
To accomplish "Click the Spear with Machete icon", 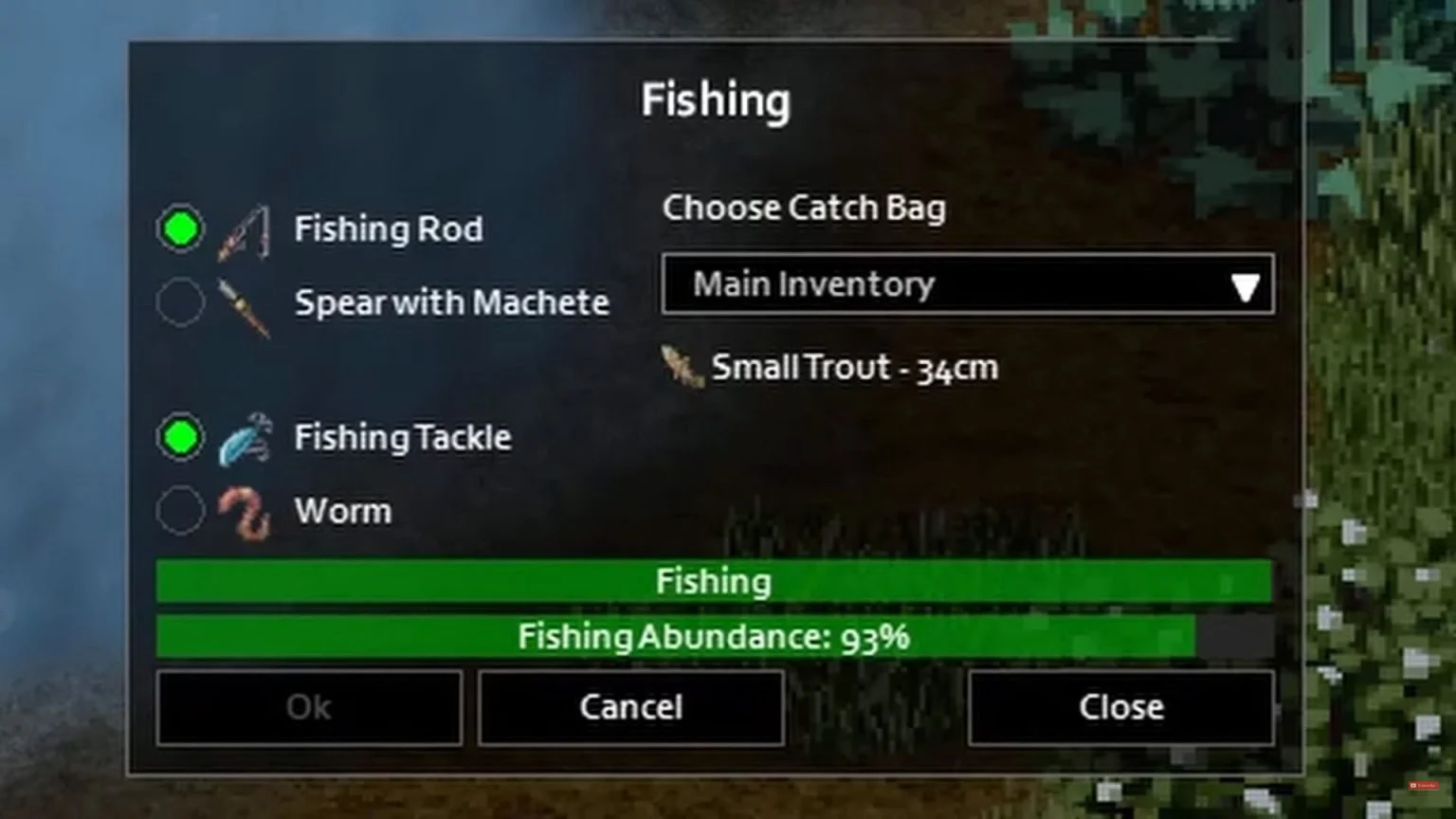I will click(x=245, y=305).
